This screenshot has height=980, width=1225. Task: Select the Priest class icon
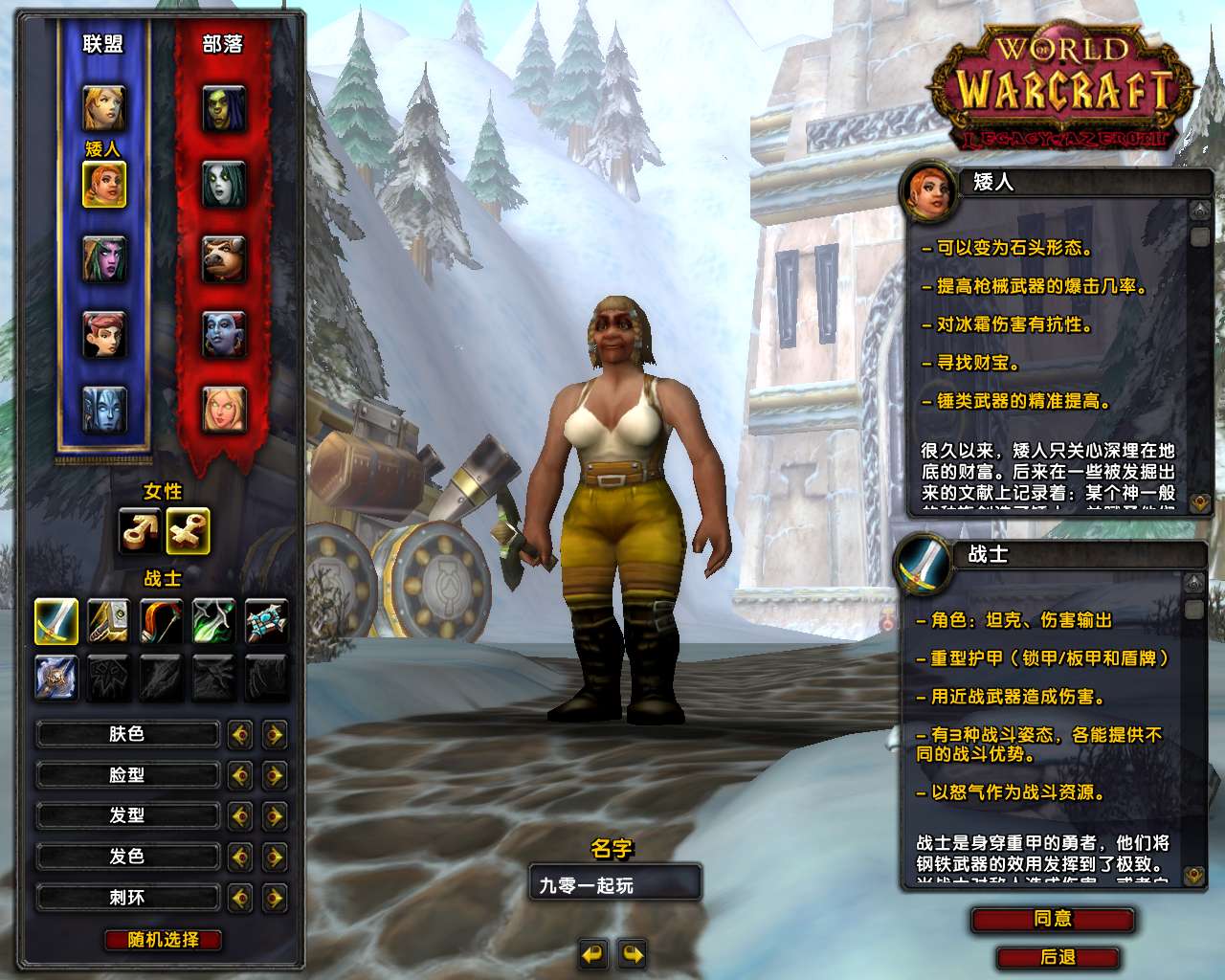point(266,621)
